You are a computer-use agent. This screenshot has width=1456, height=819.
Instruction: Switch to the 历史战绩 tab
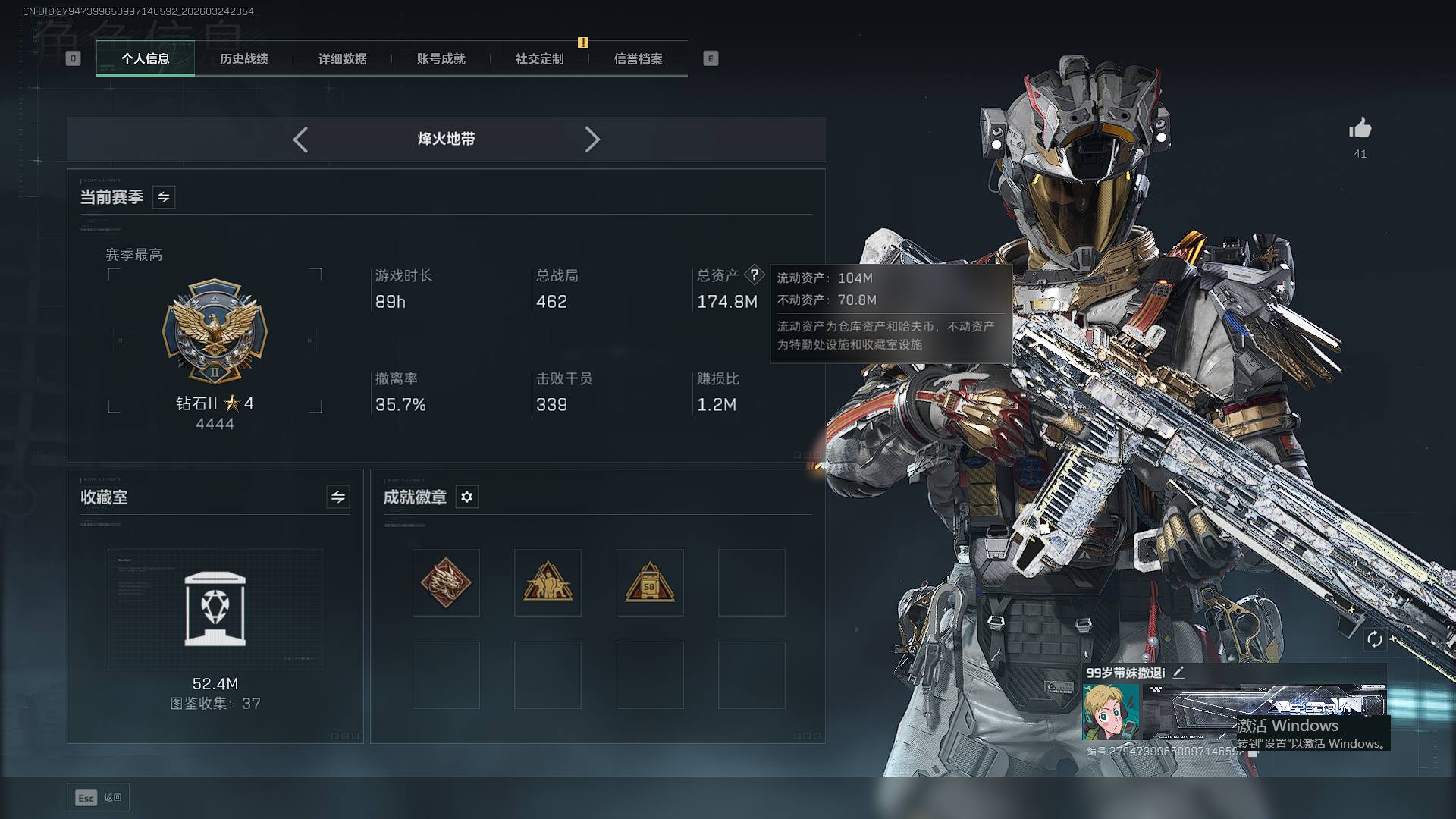[243, 58]
